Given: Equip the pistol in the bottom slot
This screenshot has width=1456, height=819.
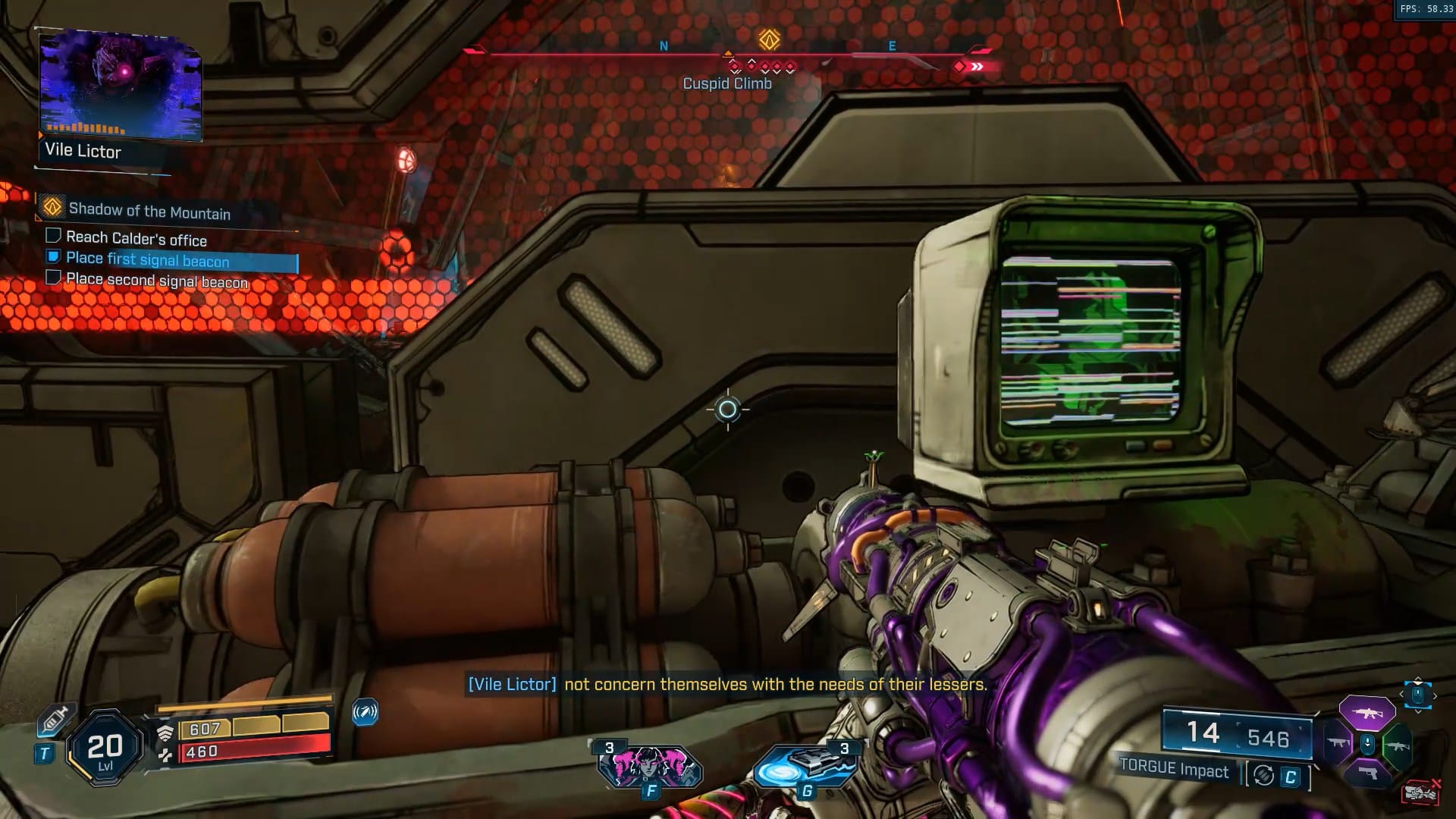Looking at the screenshot, I should tap(1367, 773).
